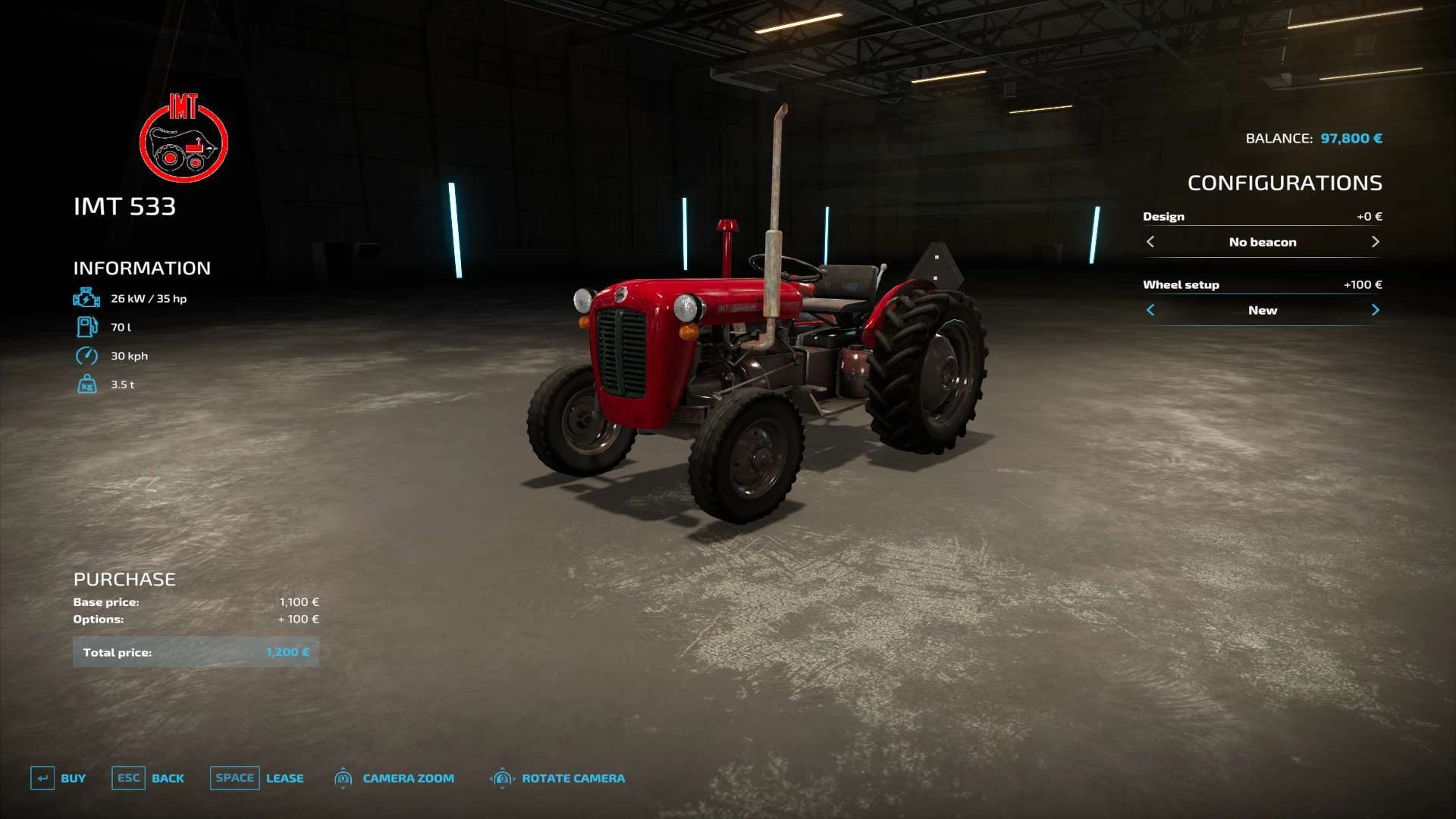This screenshot has height=819, width=1456.
Task: Select previous Design option arrow
Action: [1150, 242]
